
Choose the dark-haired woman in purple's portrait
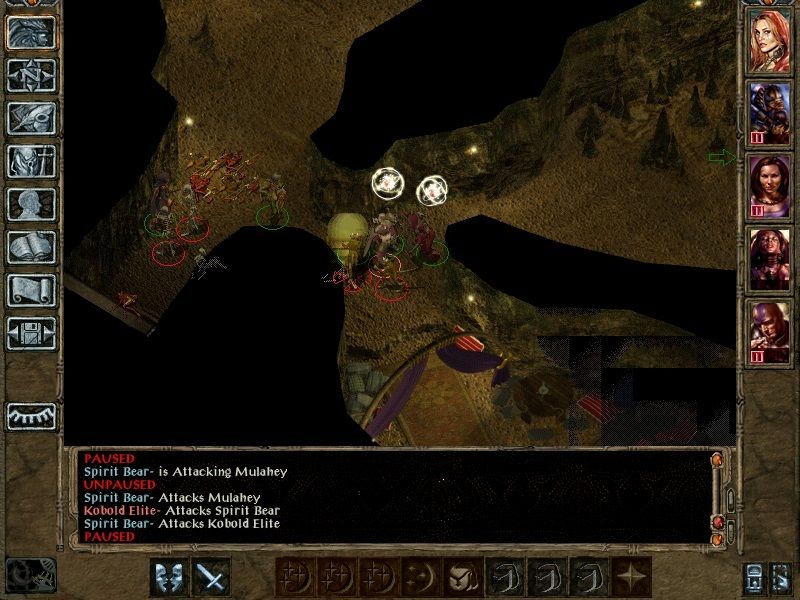pos(770,186)
